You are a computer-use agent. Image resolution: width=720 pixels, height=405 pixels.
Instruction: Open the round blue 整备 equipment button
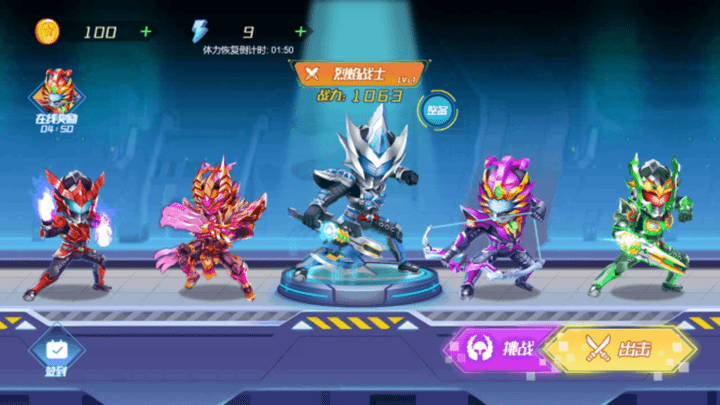point(437,110)
